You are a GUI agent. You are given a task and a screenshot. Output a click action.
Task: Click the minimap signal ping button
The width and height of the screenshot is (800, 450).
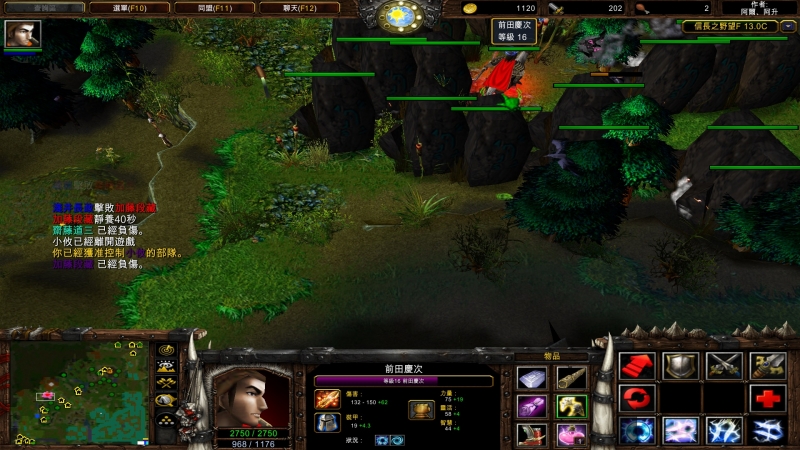coord(165,351)
